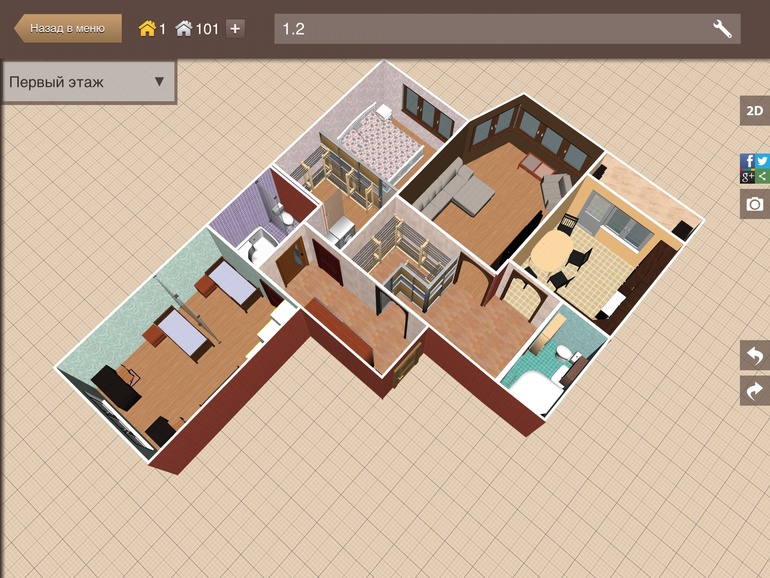Take a snapshot with the camera button

tap(754, 204)
